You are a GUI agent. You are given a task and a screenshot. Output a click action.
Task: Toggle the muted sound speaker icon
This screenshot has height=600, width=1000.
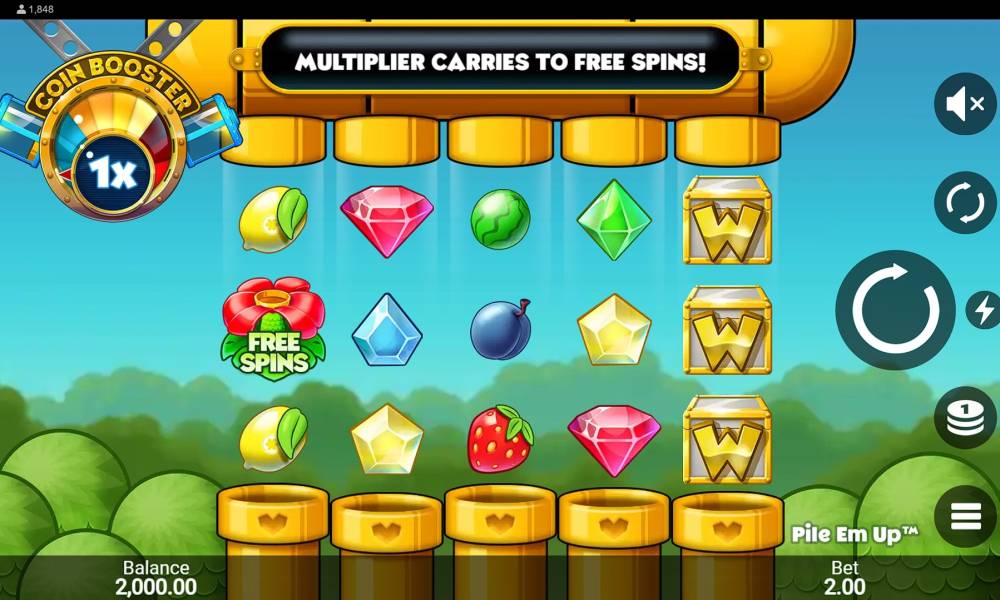point(965,104)
